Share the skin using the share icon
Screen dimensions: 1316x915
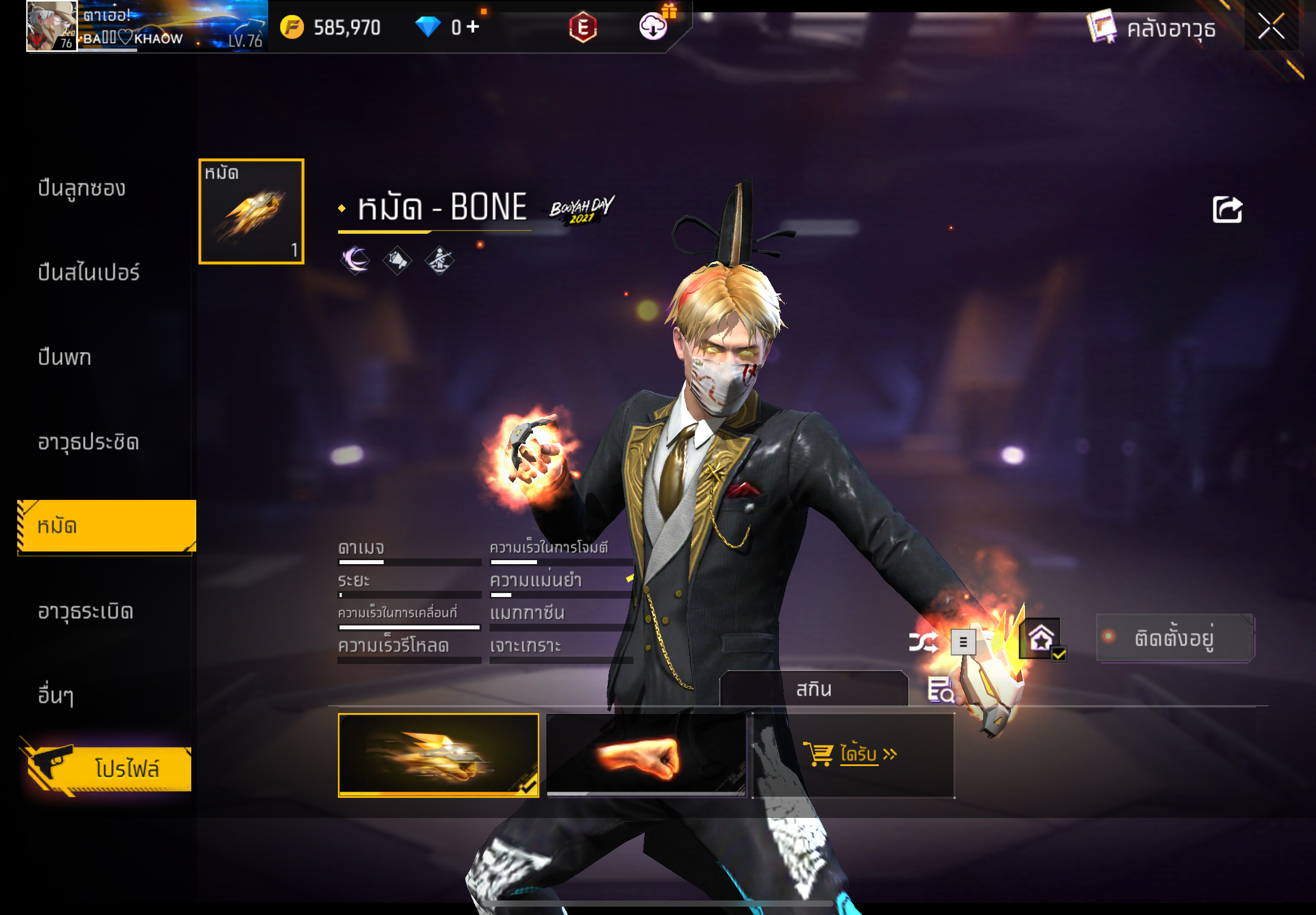[x=1227, y=210]
